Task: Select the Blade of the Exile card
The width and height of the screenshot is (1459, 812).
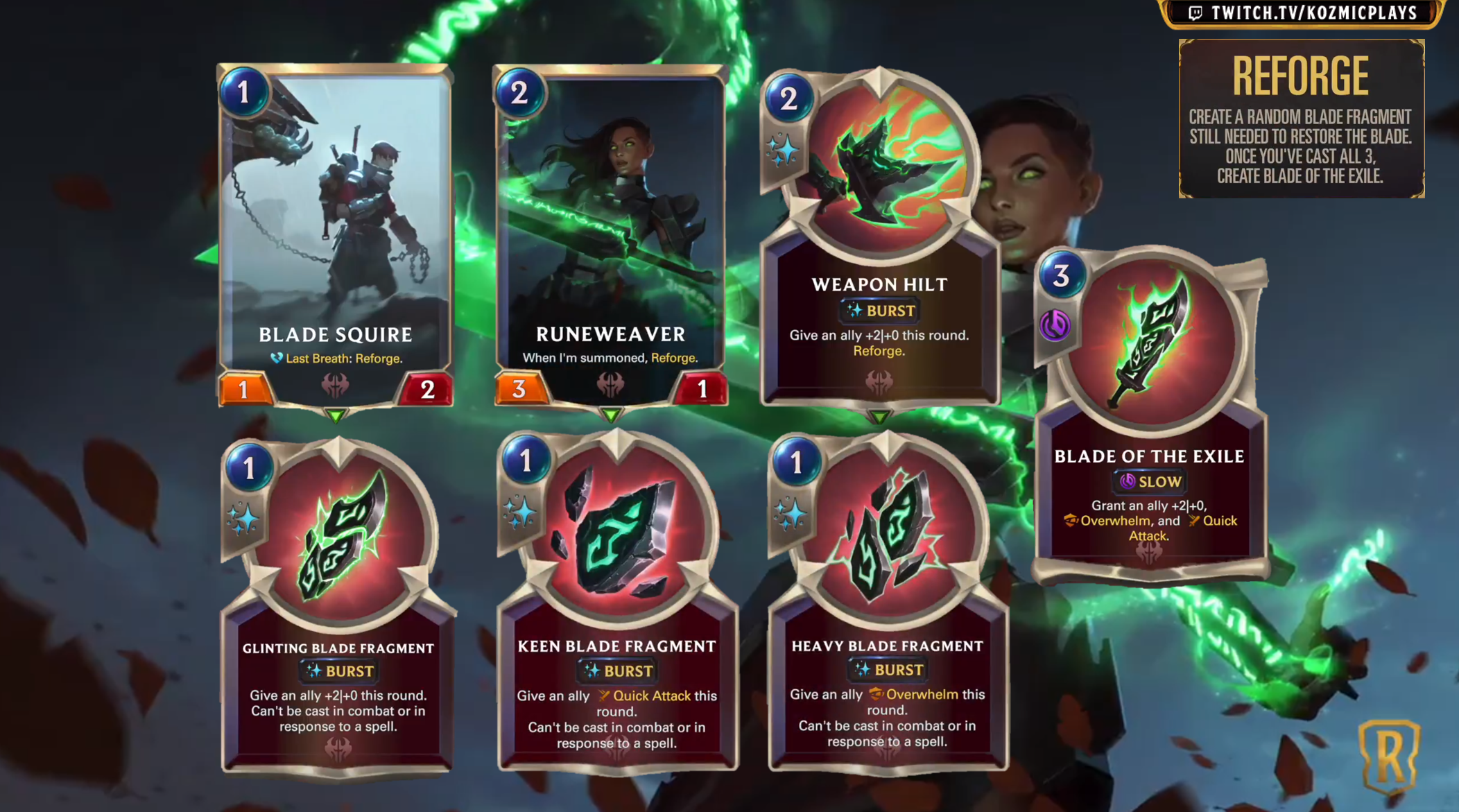Action: tap(1150, 416)
